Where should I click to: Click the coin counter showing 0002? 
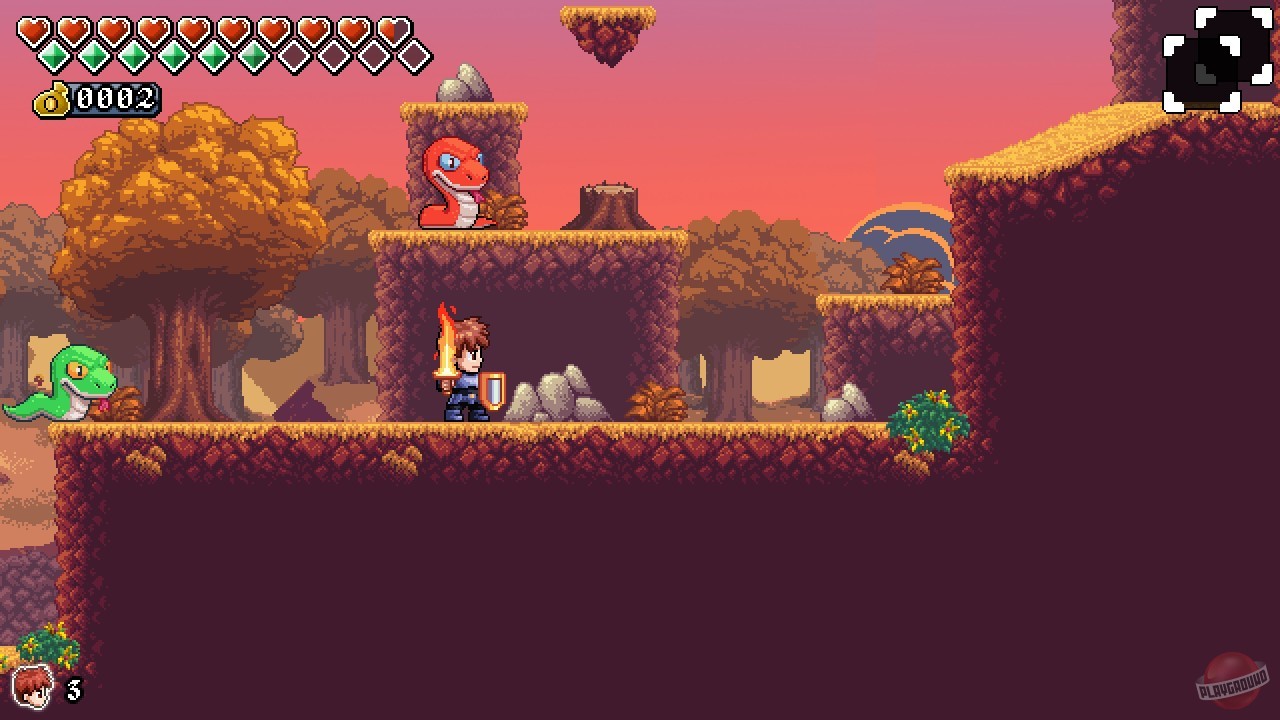click(115, 99)
